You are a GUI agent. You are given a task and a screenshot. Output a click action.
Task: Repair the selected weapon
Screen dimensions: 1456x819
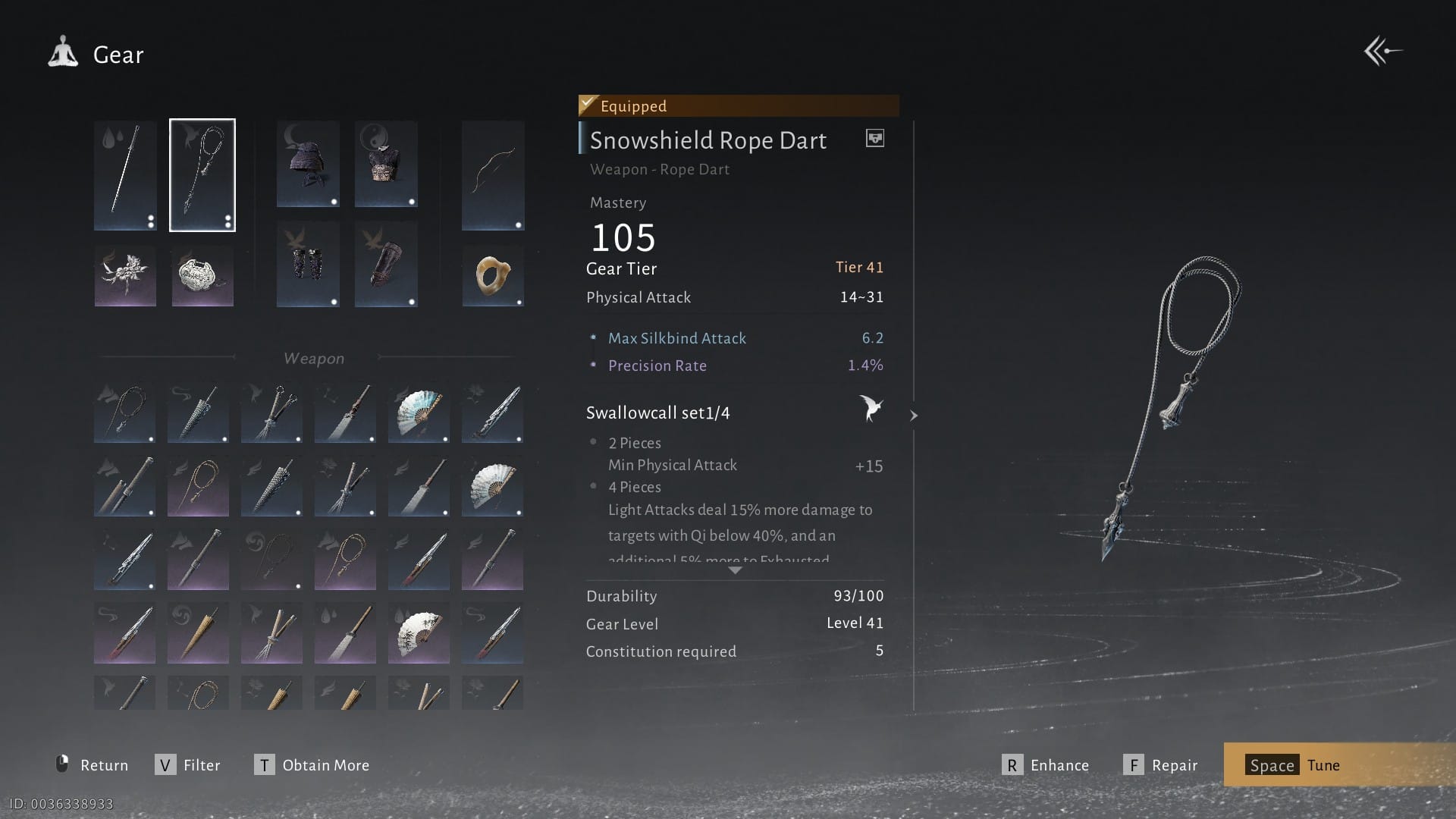tap(1160, 765)
